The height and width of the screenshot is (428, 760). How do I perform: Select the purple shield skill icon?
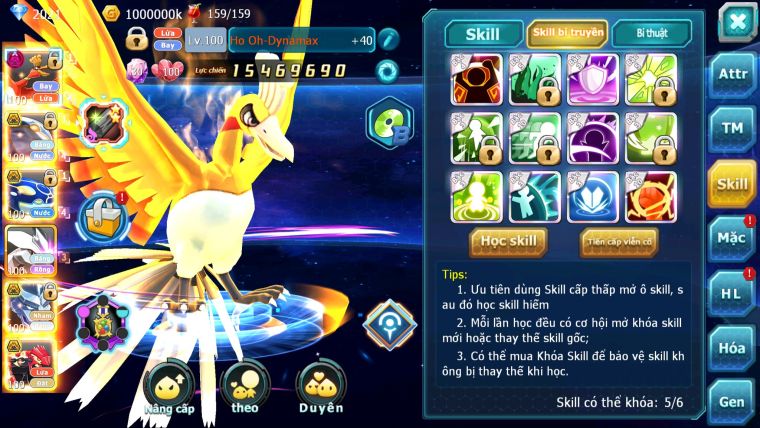592,79
